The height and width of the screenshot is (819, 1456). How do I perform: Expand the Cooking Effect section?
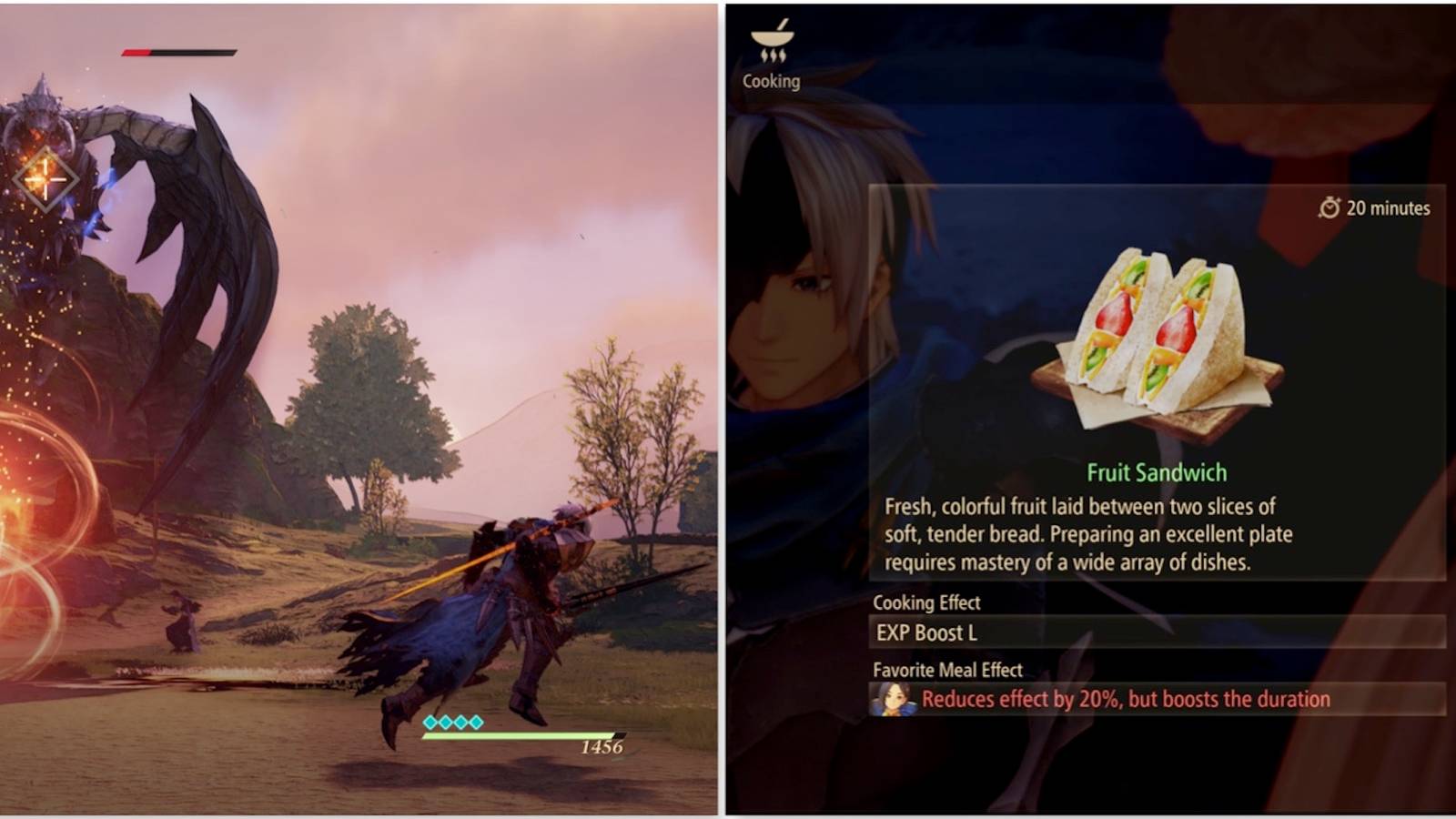pos(926,602)
